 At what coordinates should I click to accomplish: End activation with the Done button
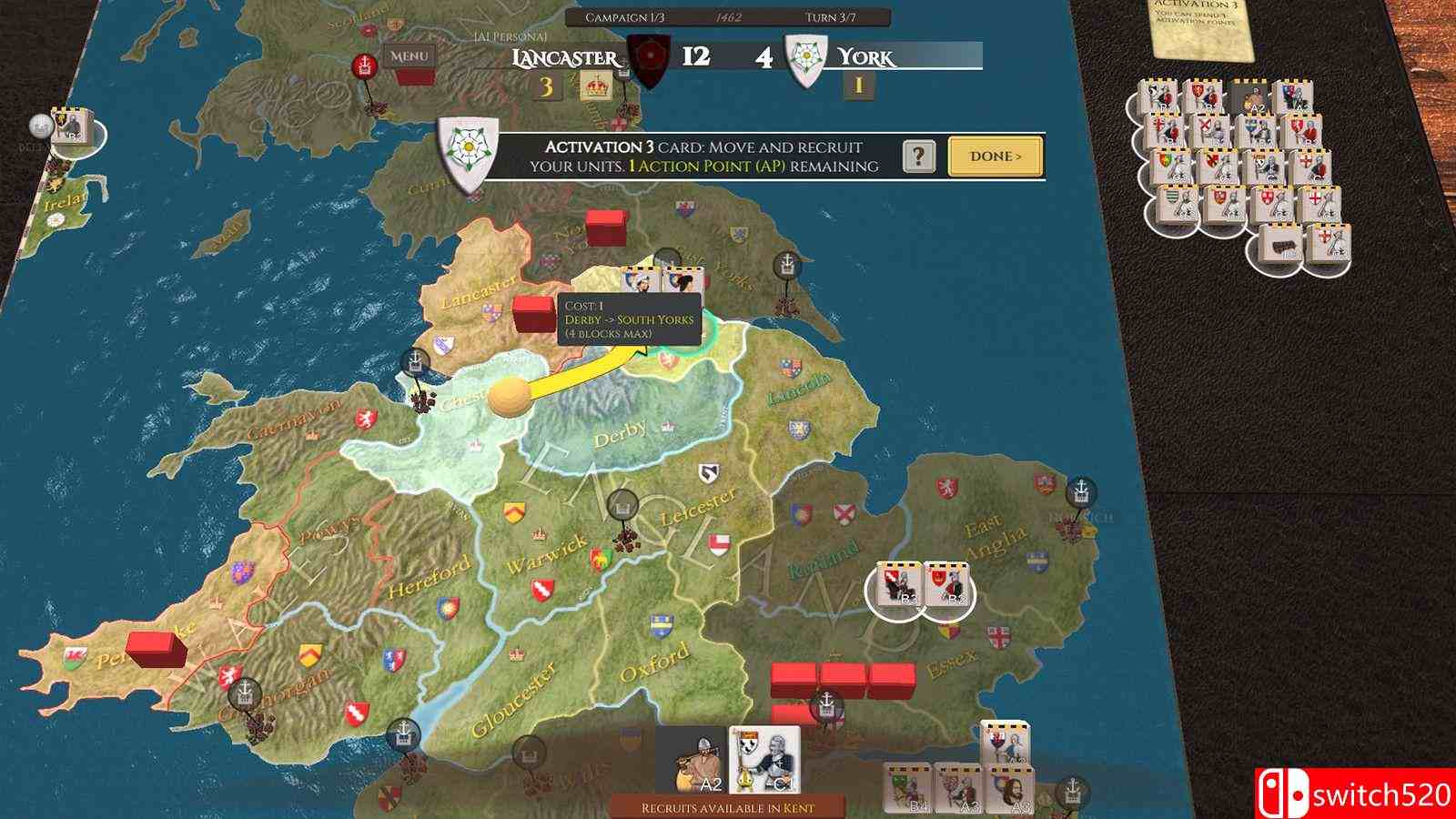tap(995, 157)
